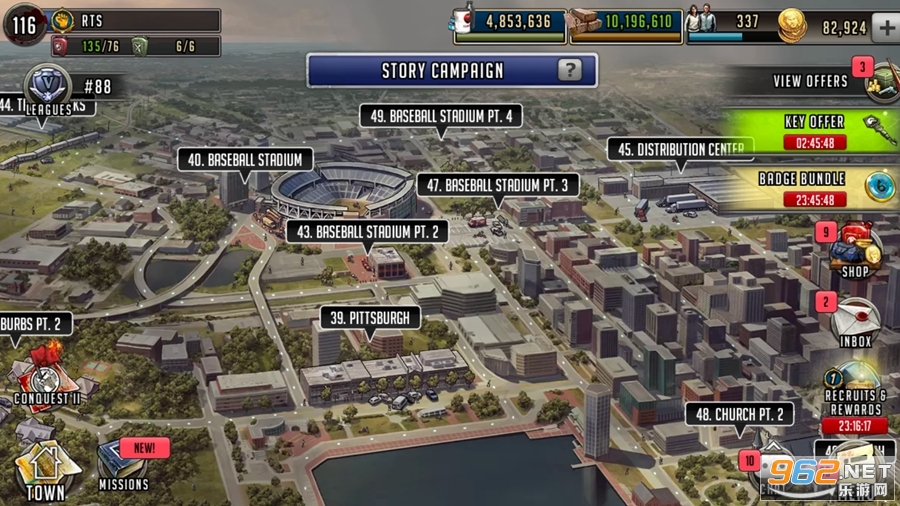Select stage 40 Baseball Stadium
This screenshot has width=900, height=506.
(x=245, y=160)
